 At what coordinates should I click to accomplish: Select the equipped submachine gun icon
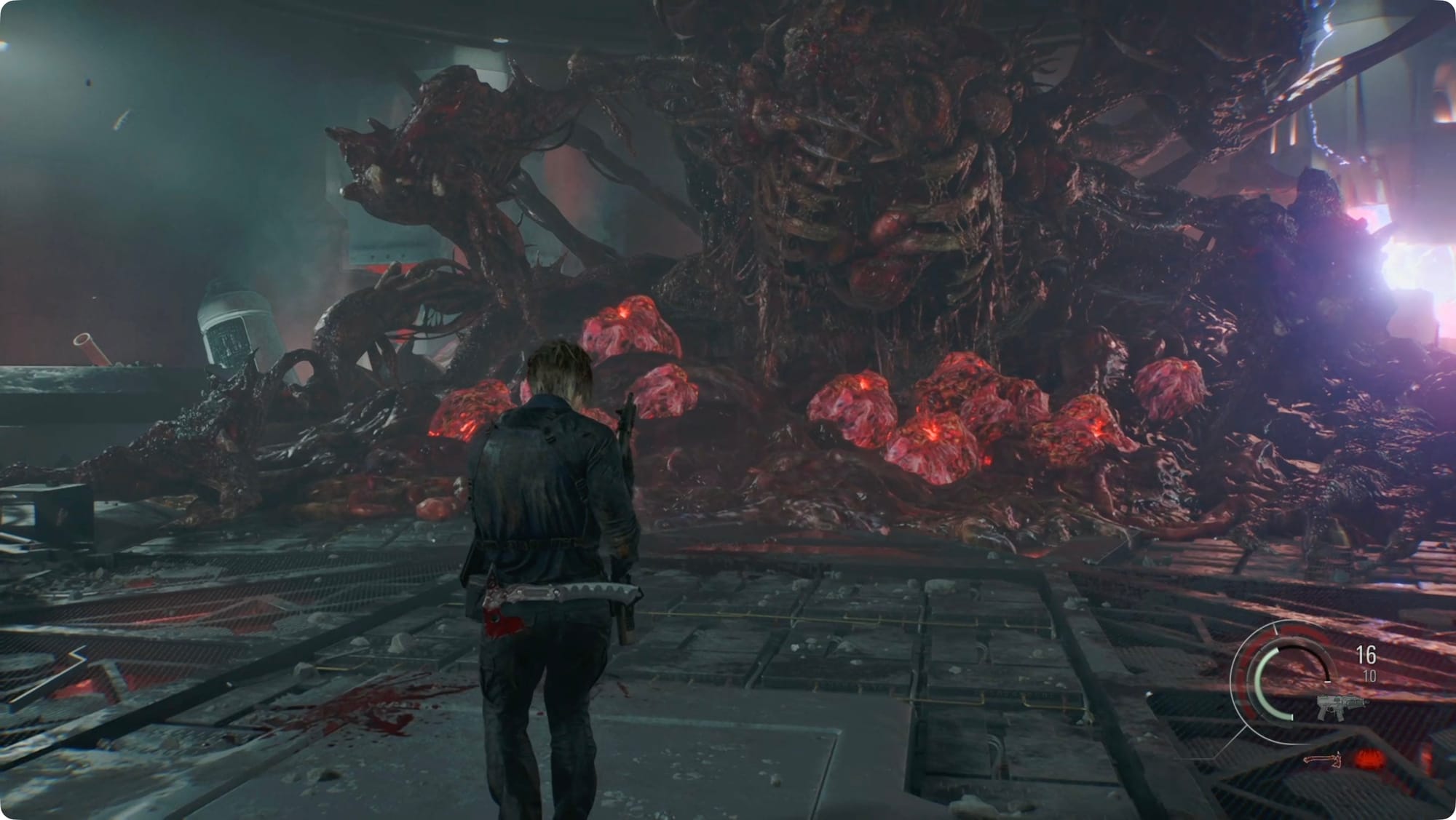tap(1342, 706)
